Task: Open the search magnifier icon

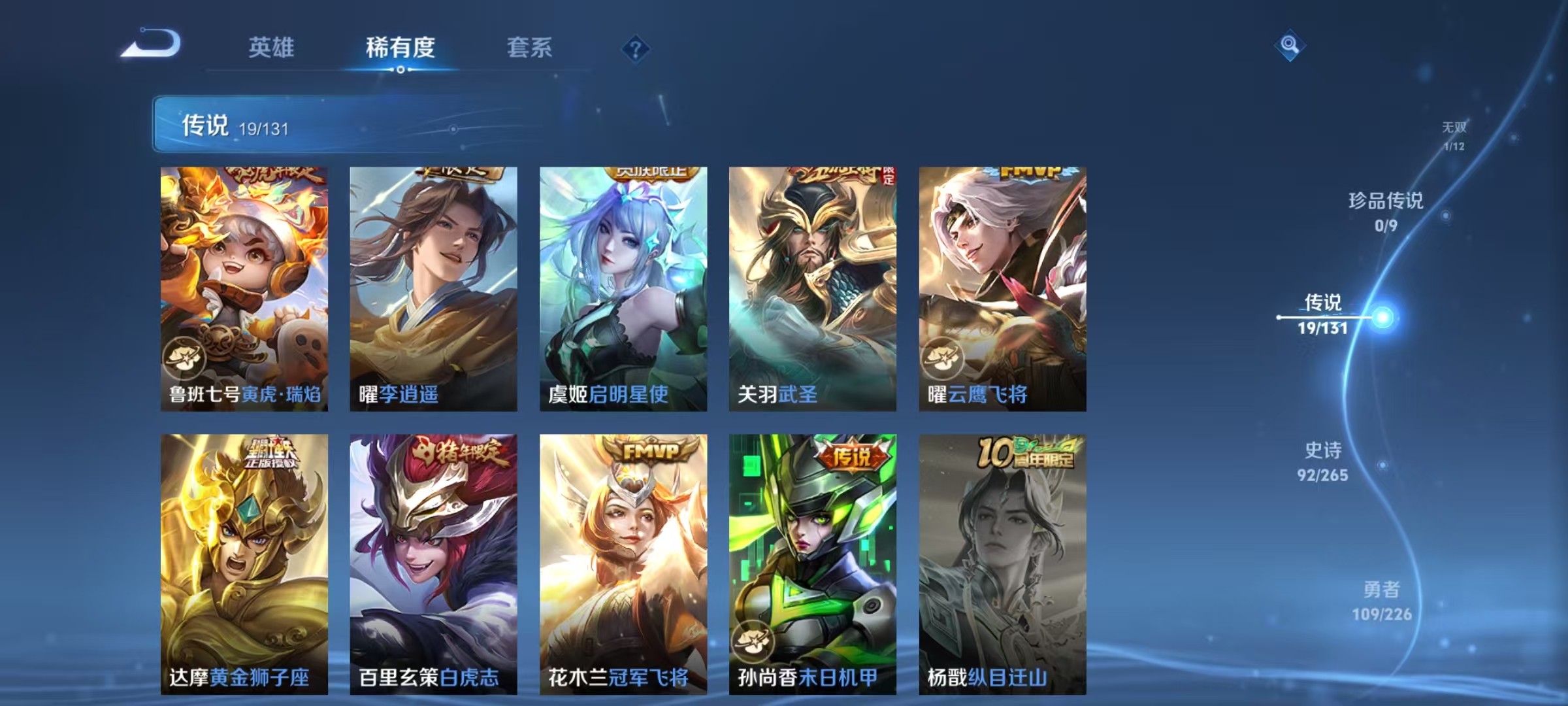Action: [1288, 44]
